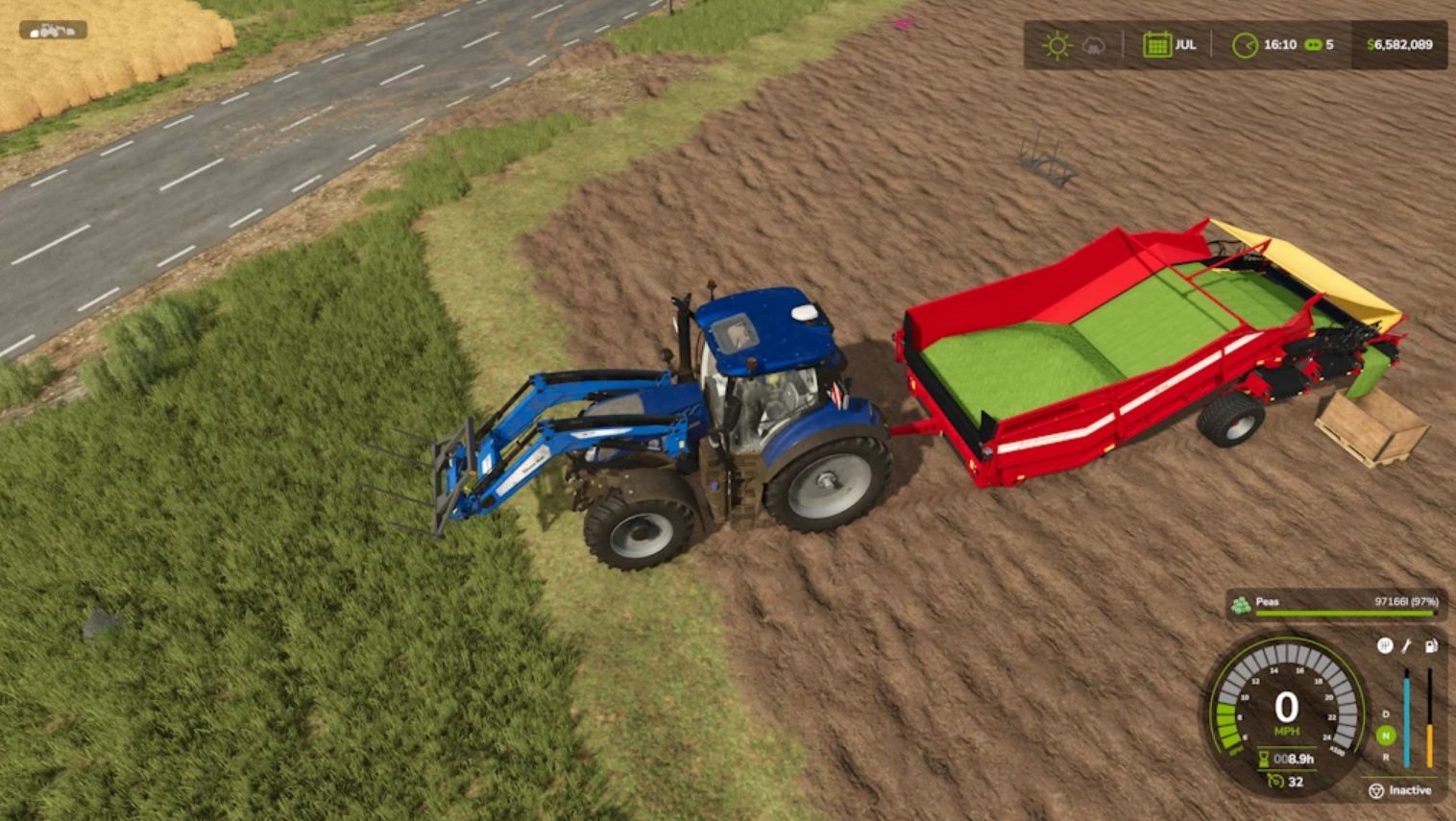Image resolution: width=1456 pixels, height=821 pixels.
Task: Choose the R reverse gear
Action: coord(1385,758)
